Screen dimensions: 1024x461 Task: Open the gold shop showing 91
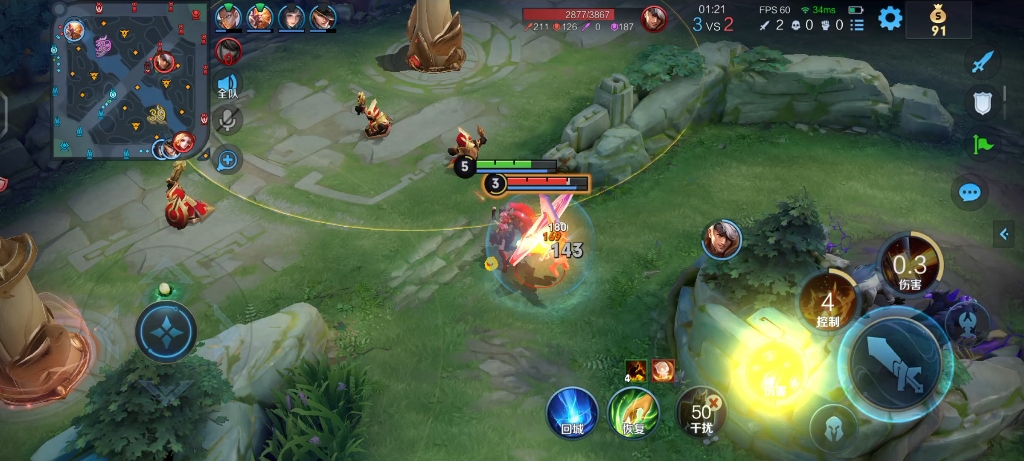click(937, 19)
